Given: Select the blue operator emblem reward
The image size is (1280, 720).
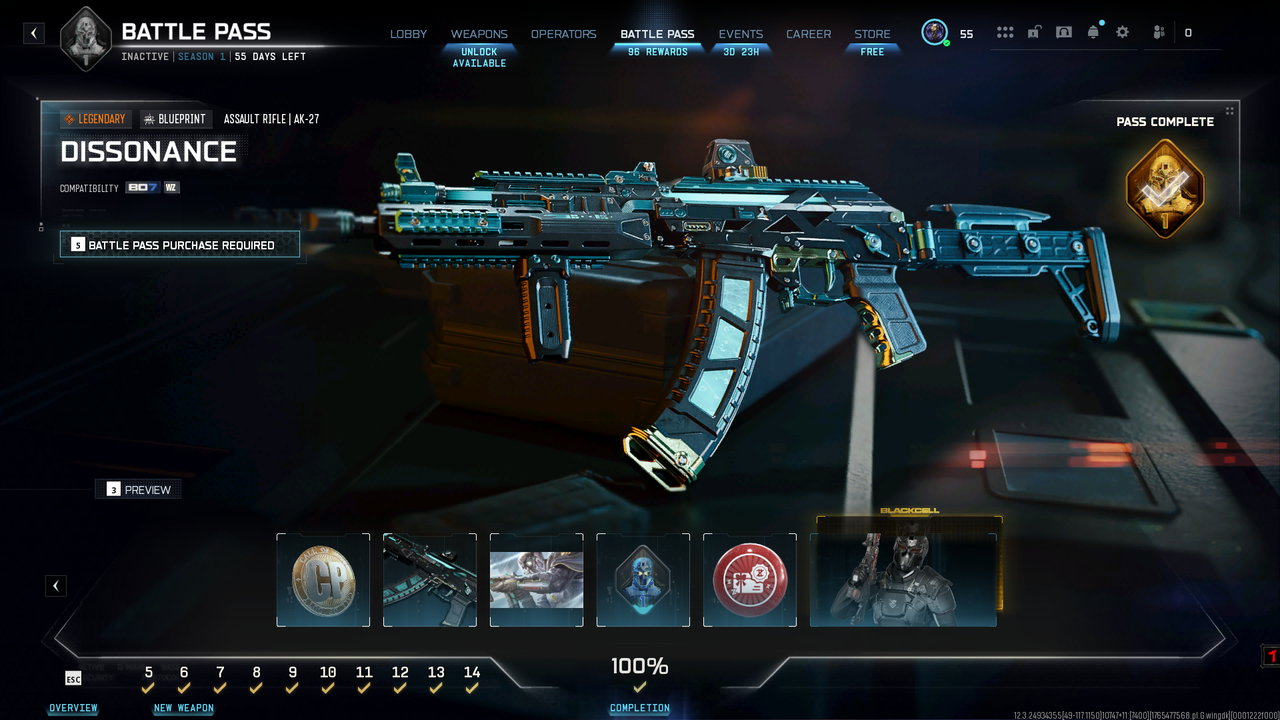Looking at the screenshot, I should [643, 580].
